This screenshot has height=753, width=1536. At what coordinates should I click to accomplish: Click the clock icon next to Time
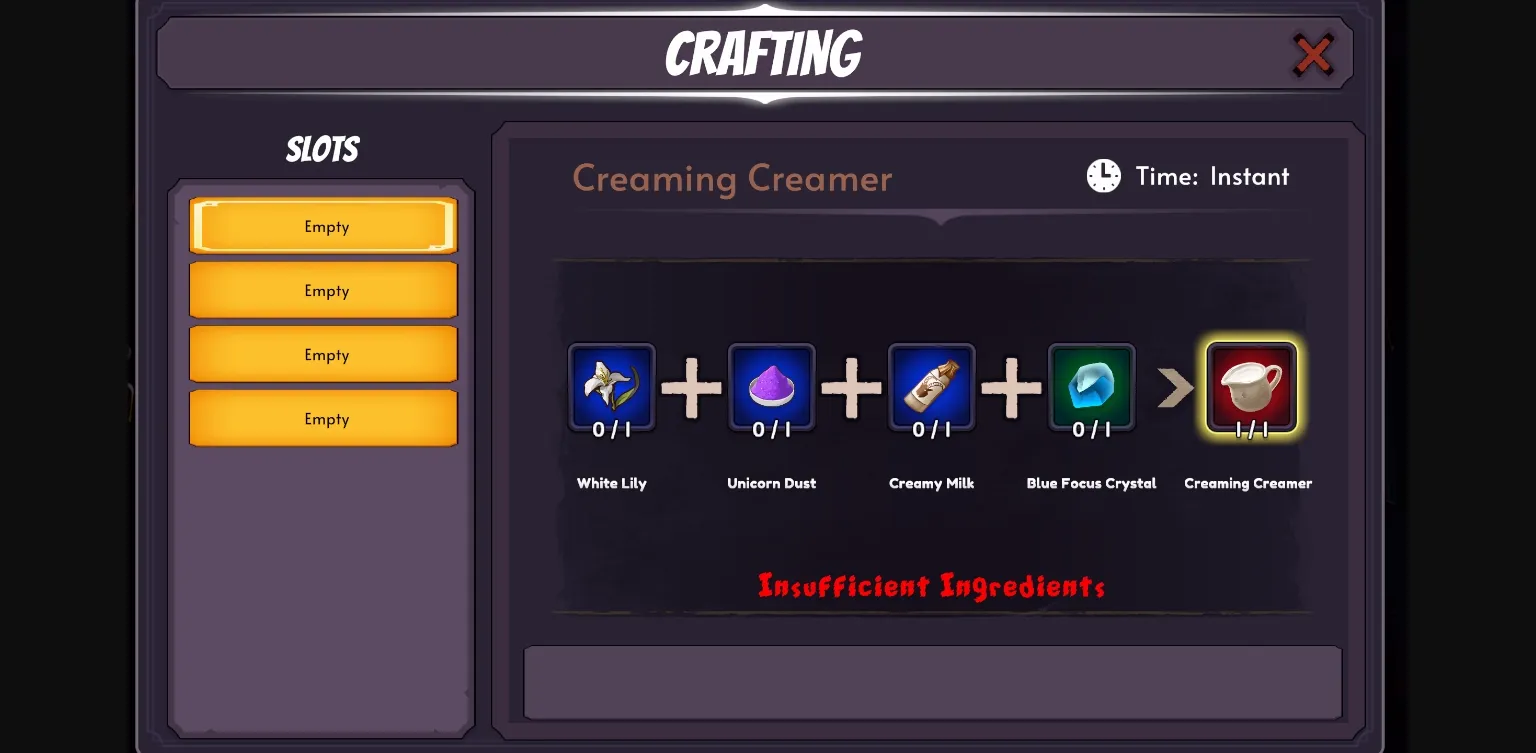click(x=1103, y=176)
